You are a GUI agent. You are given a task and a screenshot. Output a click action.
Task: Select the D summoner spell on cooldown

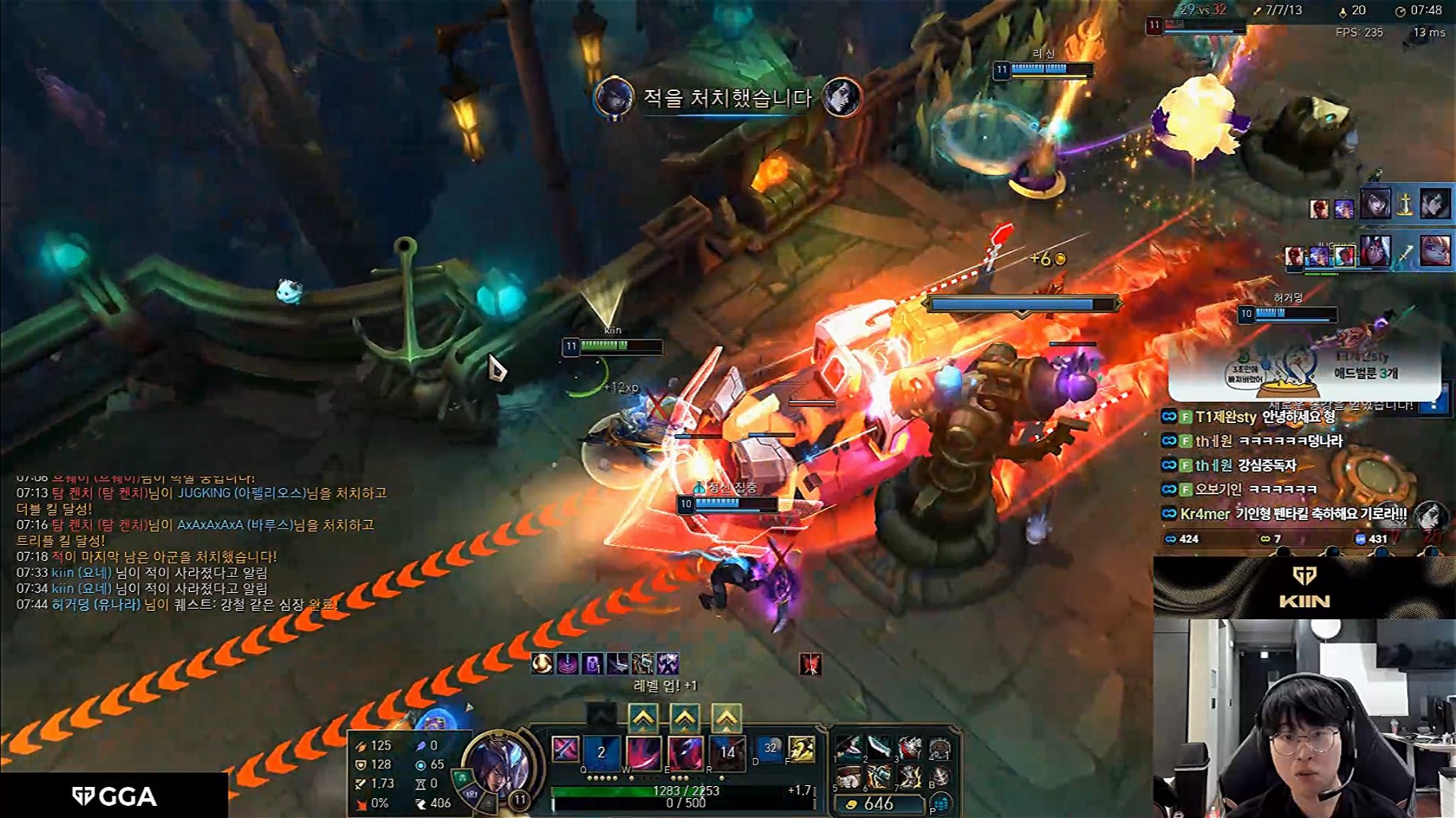[770, 749]
